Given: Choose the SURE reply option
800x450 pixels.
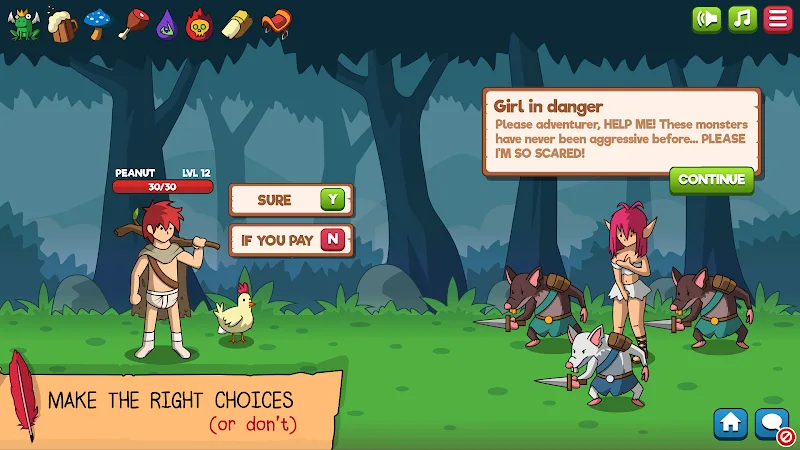Looking at the screenshot, I should (290, 200).
